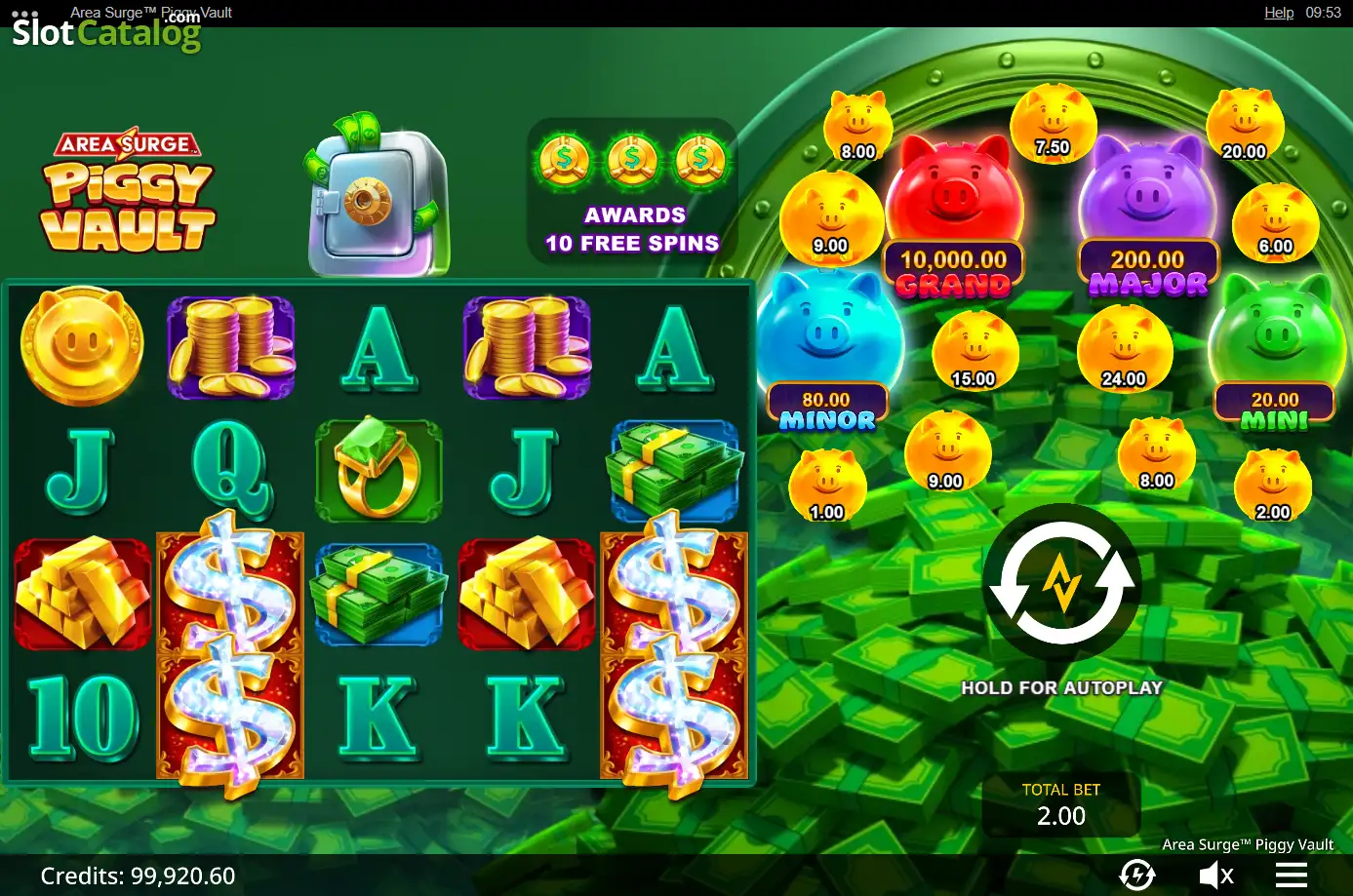1353x896 pixels.
Task: Spin the reels with the spin button
Action: (1061, 583)
